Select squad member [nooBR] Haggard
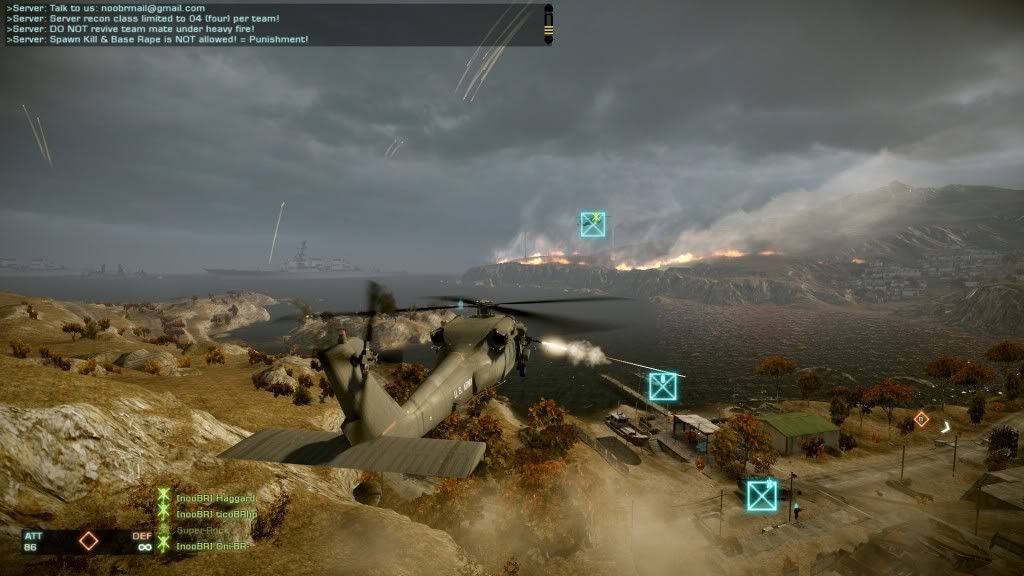 pyautogui.click(x=215, y=498)
